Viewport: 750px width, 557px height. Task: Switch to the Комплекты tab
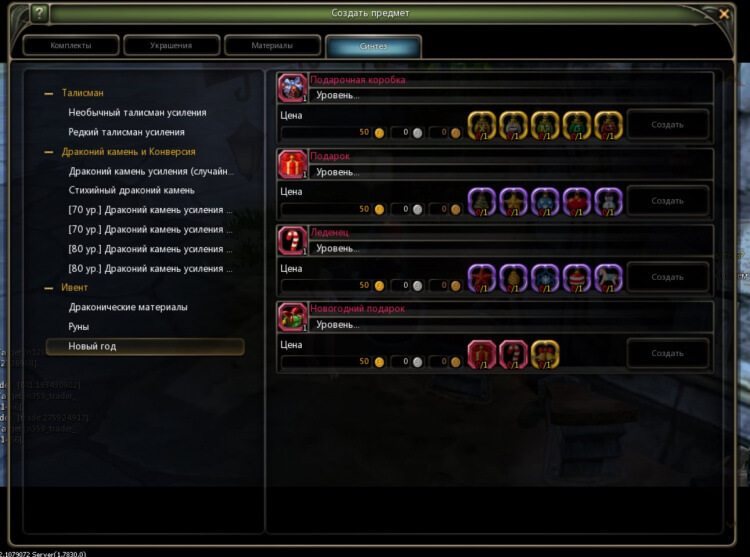click(70, 46)
